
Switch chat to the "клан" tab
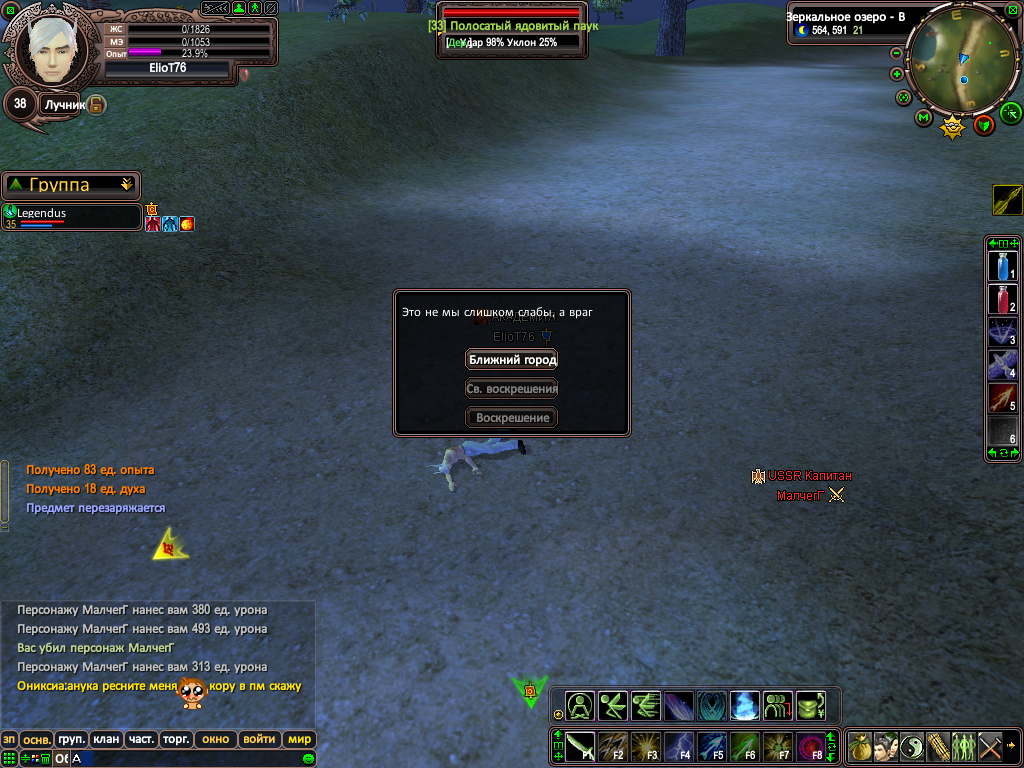[105, 740]
